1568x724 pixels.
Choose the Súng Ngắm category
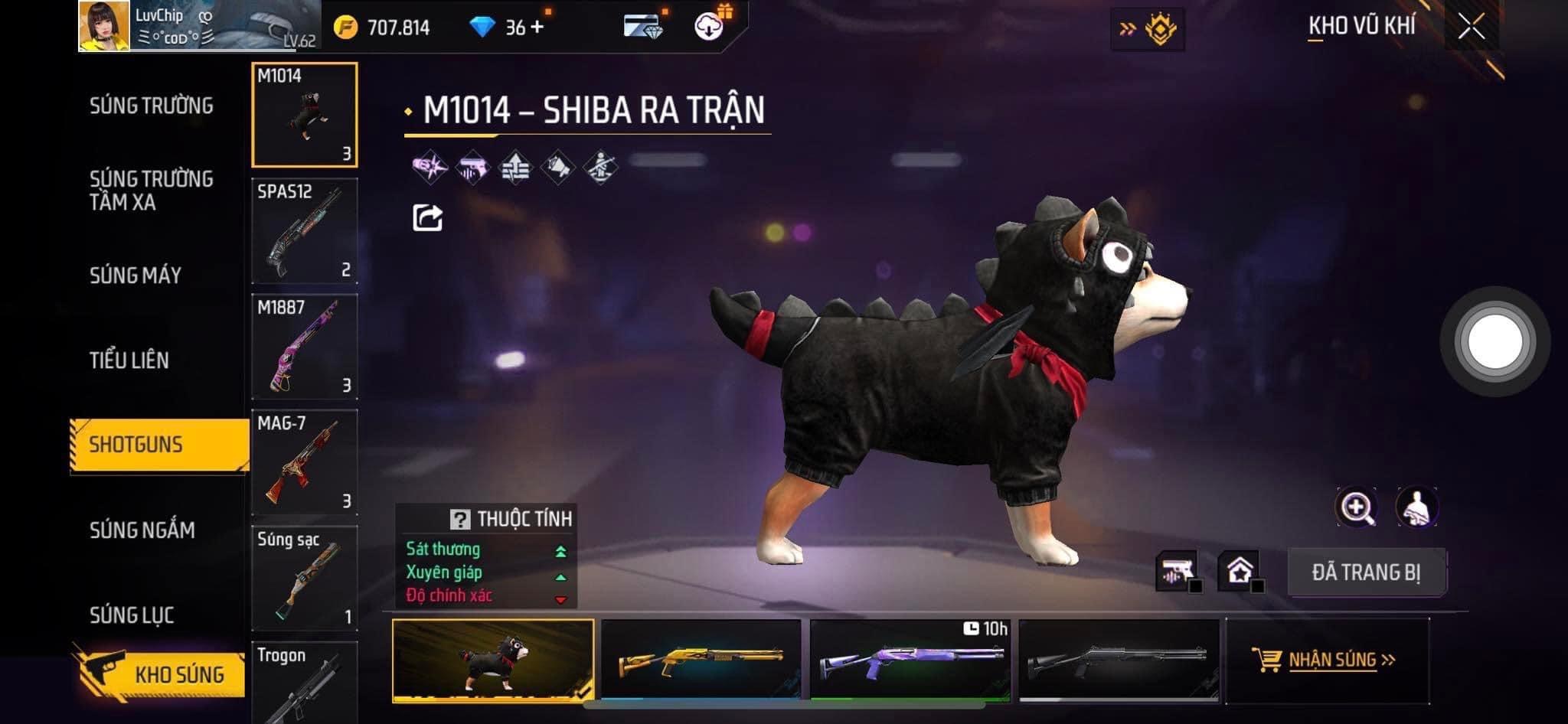[142, 530]
